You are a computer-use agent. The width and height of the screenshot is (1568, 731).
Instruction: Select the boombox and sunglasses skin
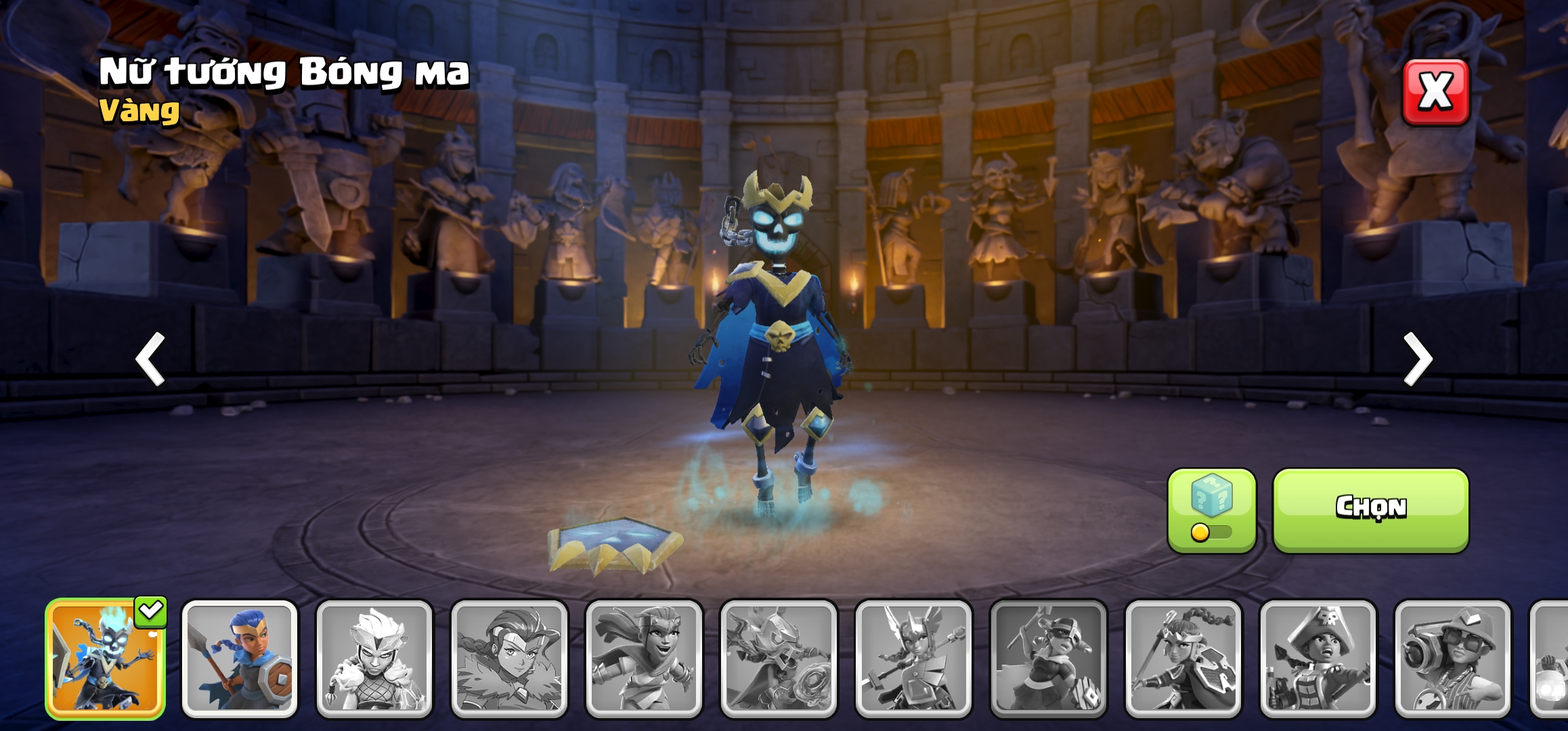click(1452, 658)
